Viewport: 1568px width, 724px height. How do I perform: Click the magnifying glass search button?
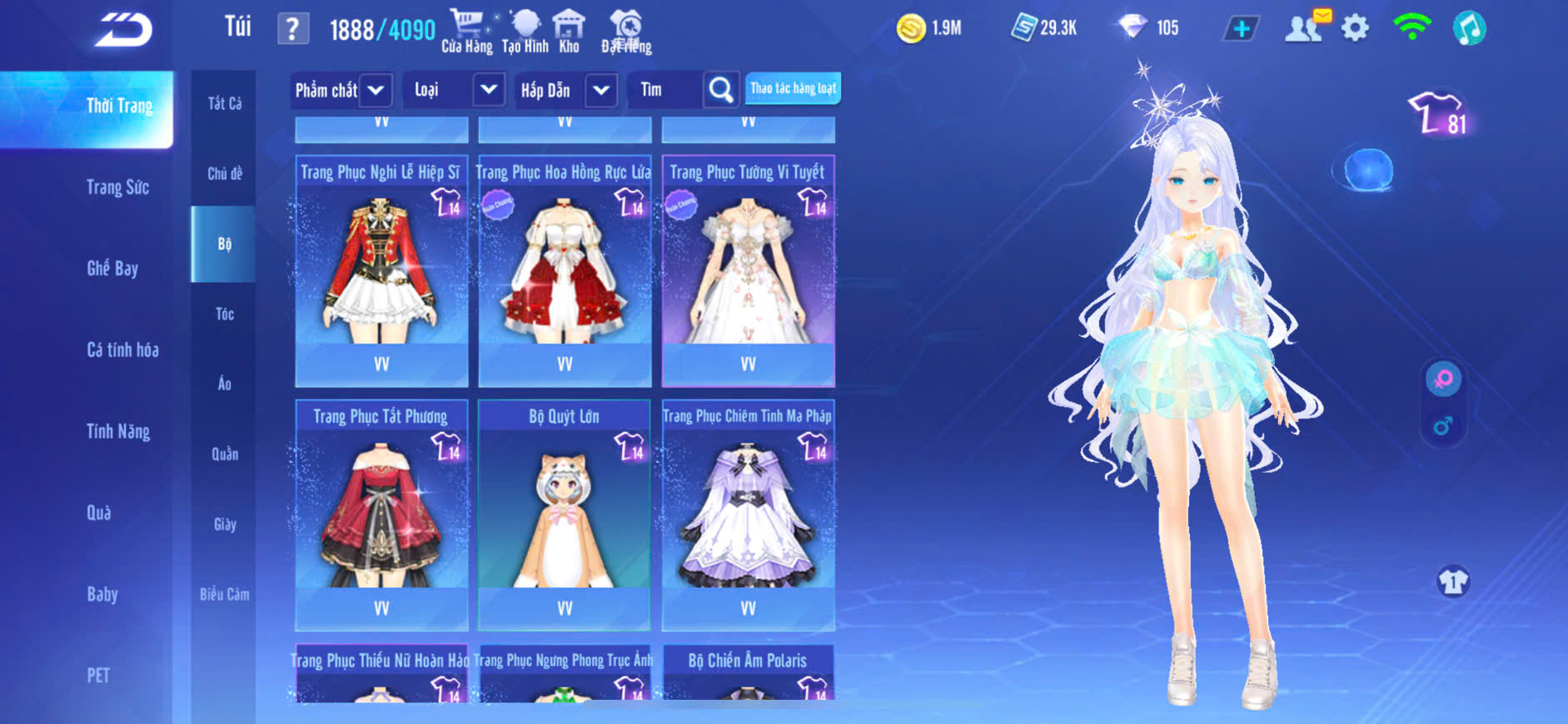(x=721, y=90)
